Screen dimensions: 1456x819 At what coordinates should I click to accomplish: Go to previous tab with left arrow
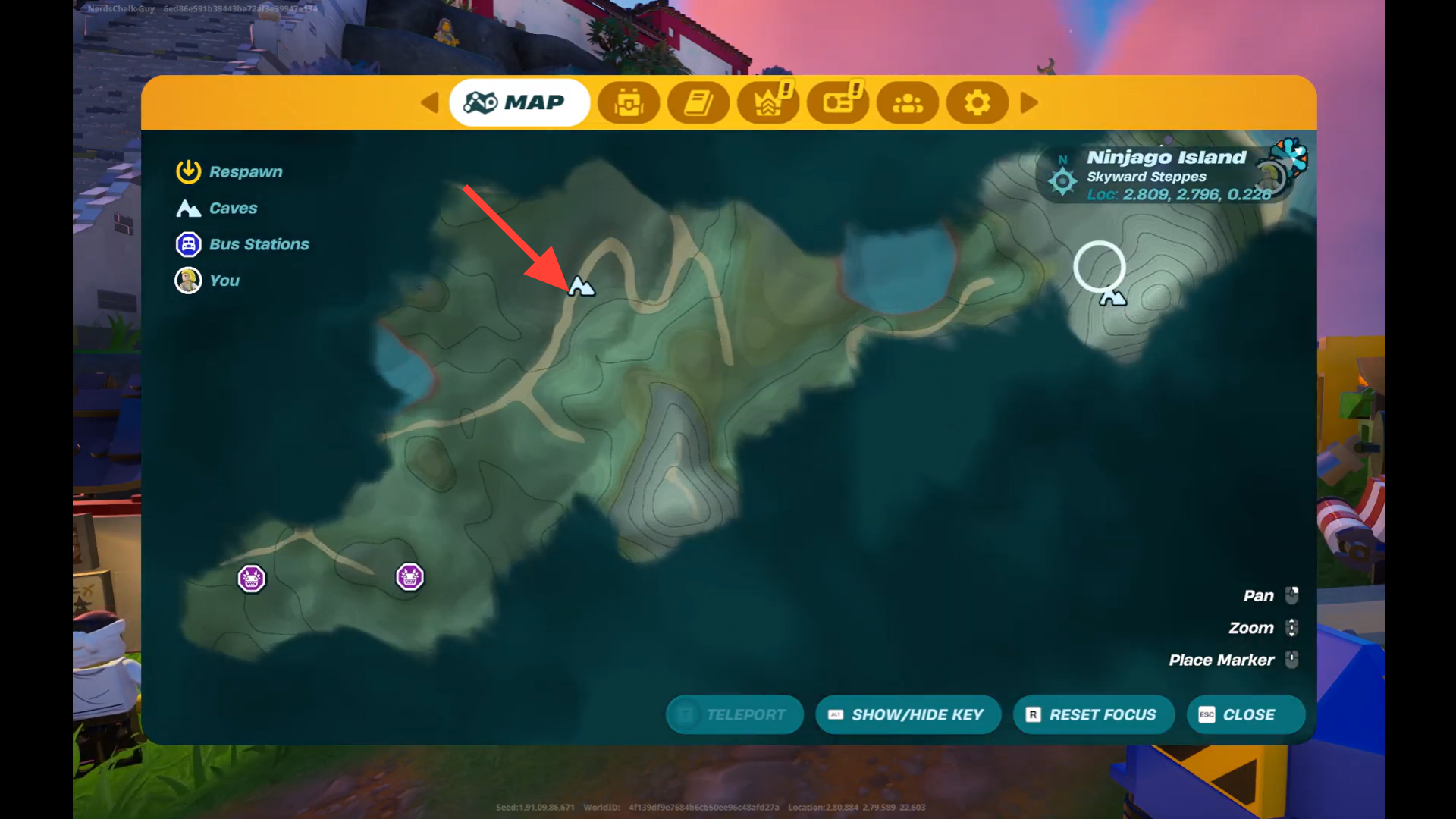pos(430,102)
